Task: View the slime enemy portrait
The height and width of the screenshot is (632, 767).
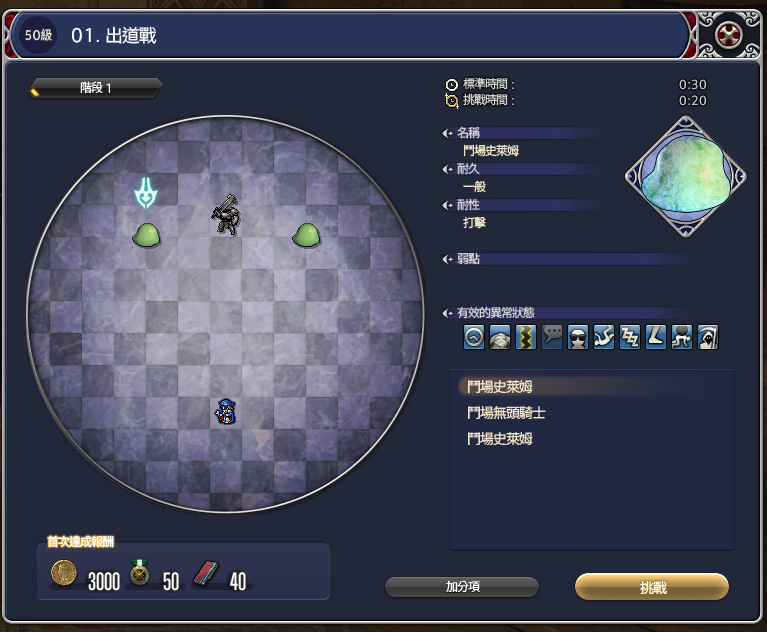Action: click(685, 177)
